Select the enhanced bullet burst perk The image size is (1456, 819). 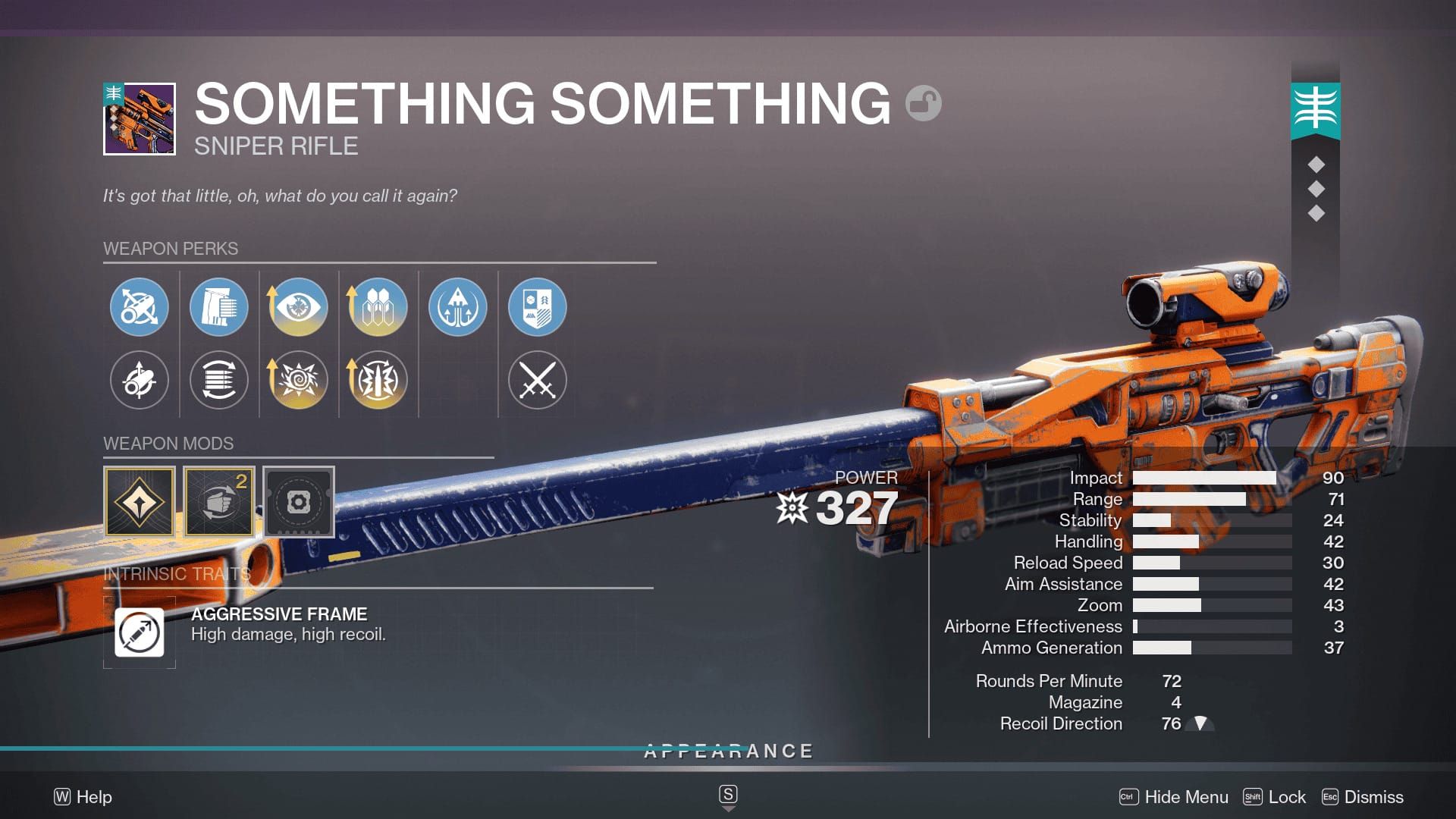378,380
